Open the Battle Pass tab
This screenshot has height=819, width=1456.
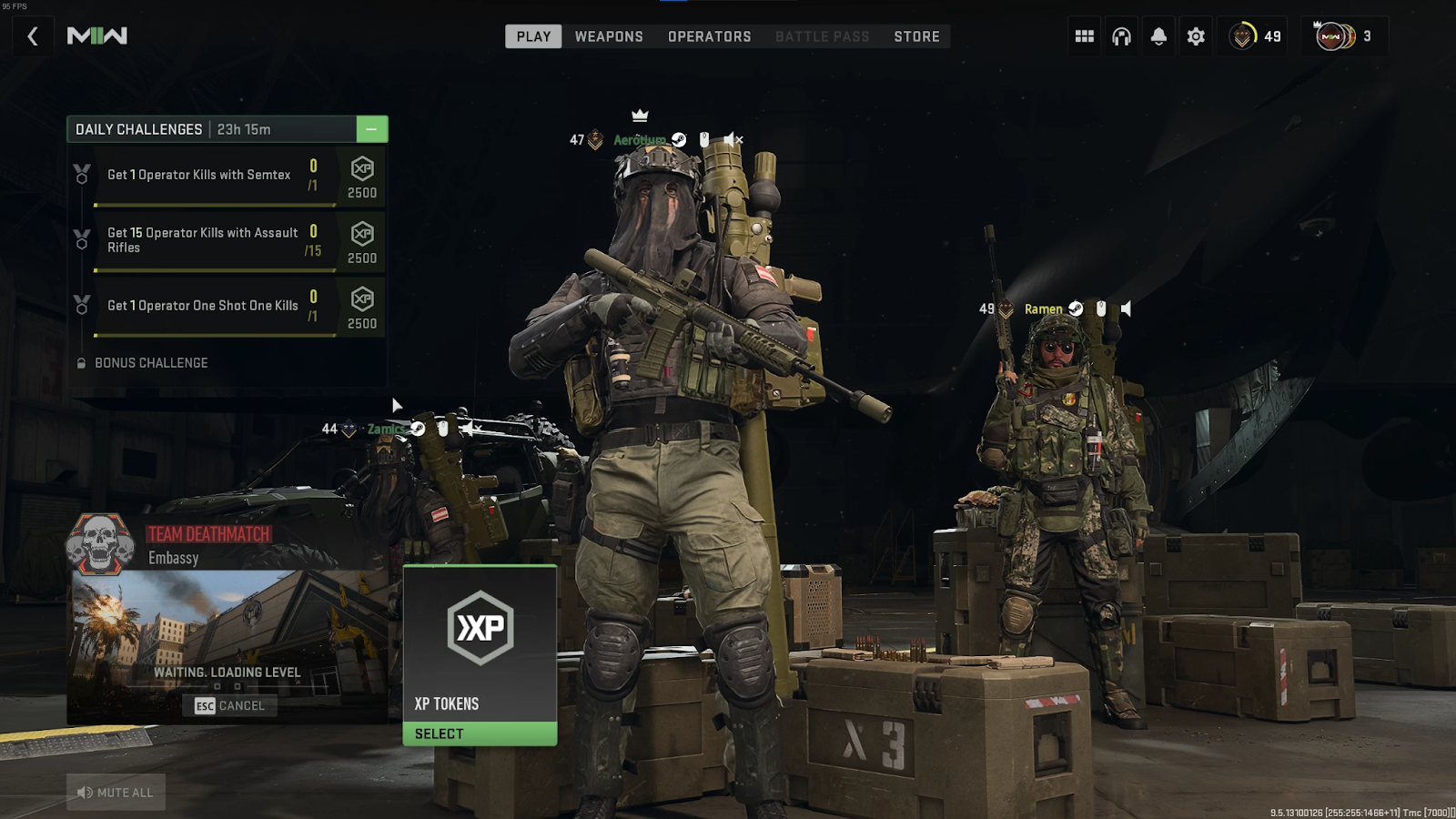pyautogui.click(x=822, y=36)
